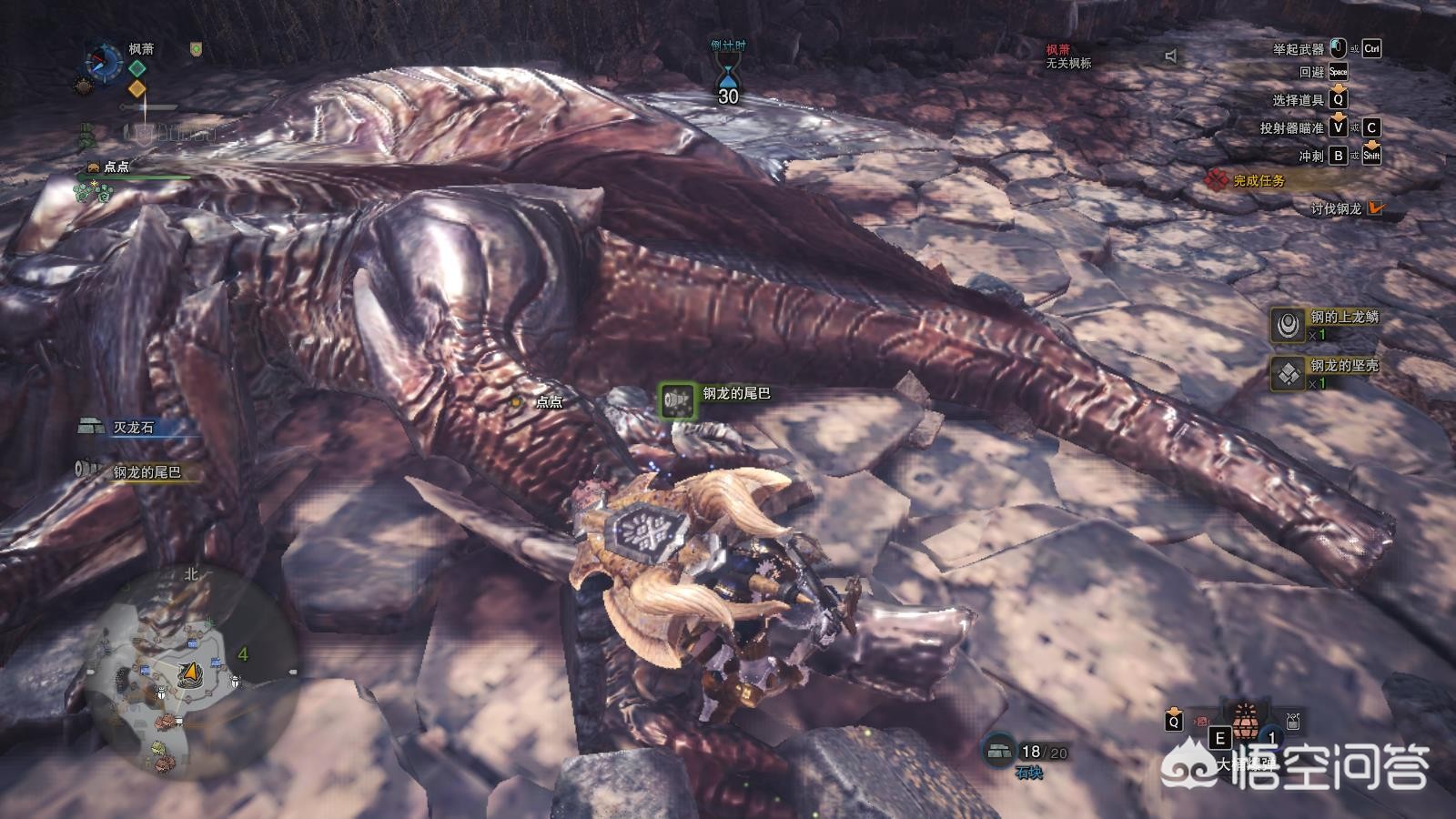Click the green diamond status icon
The width and height of the screenshot is (1456, 819).
click(x=136, y=68)
